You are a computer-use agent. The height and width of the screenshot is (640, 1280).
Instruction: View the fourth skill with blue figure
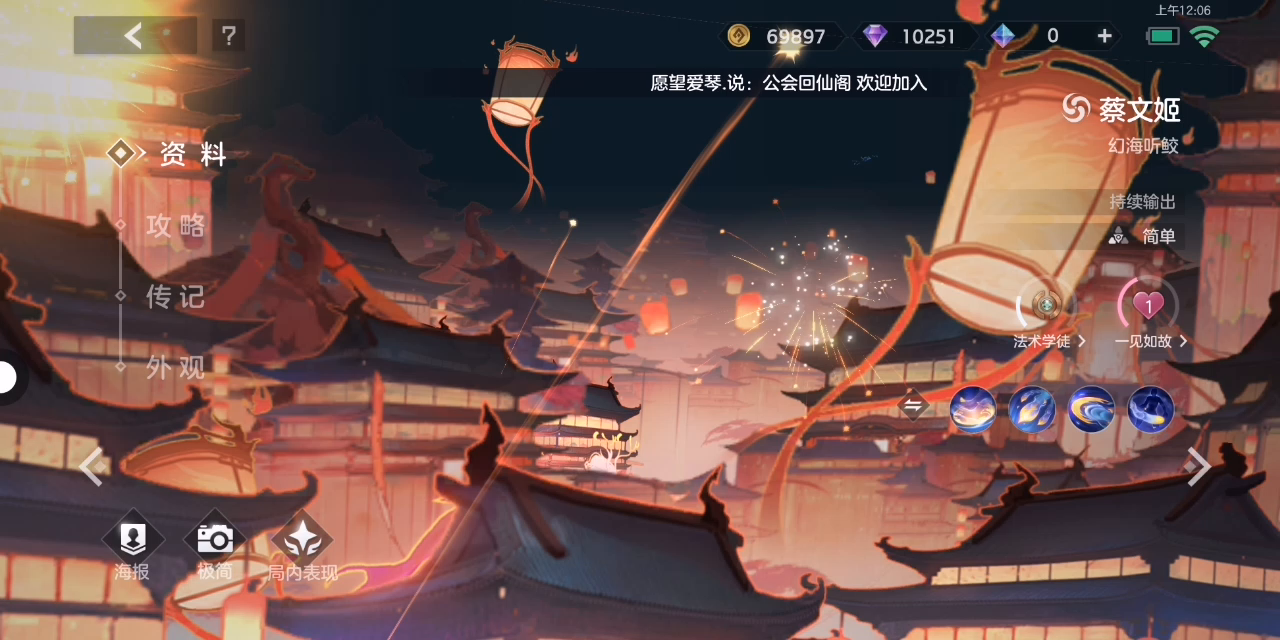pyautogui.click(x=1151, y=409)
